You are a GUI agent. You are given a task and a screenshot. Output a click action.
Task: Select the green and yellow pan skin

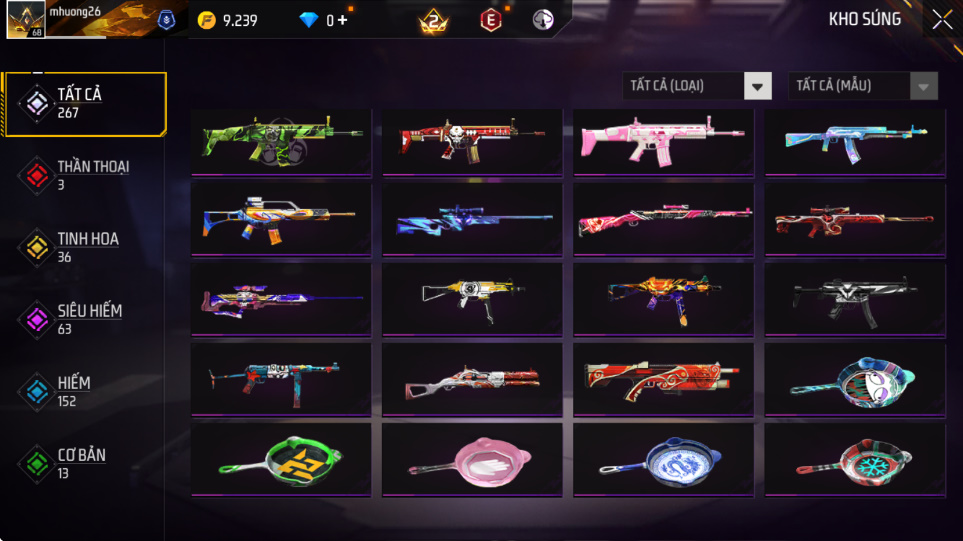coord(281,461)
